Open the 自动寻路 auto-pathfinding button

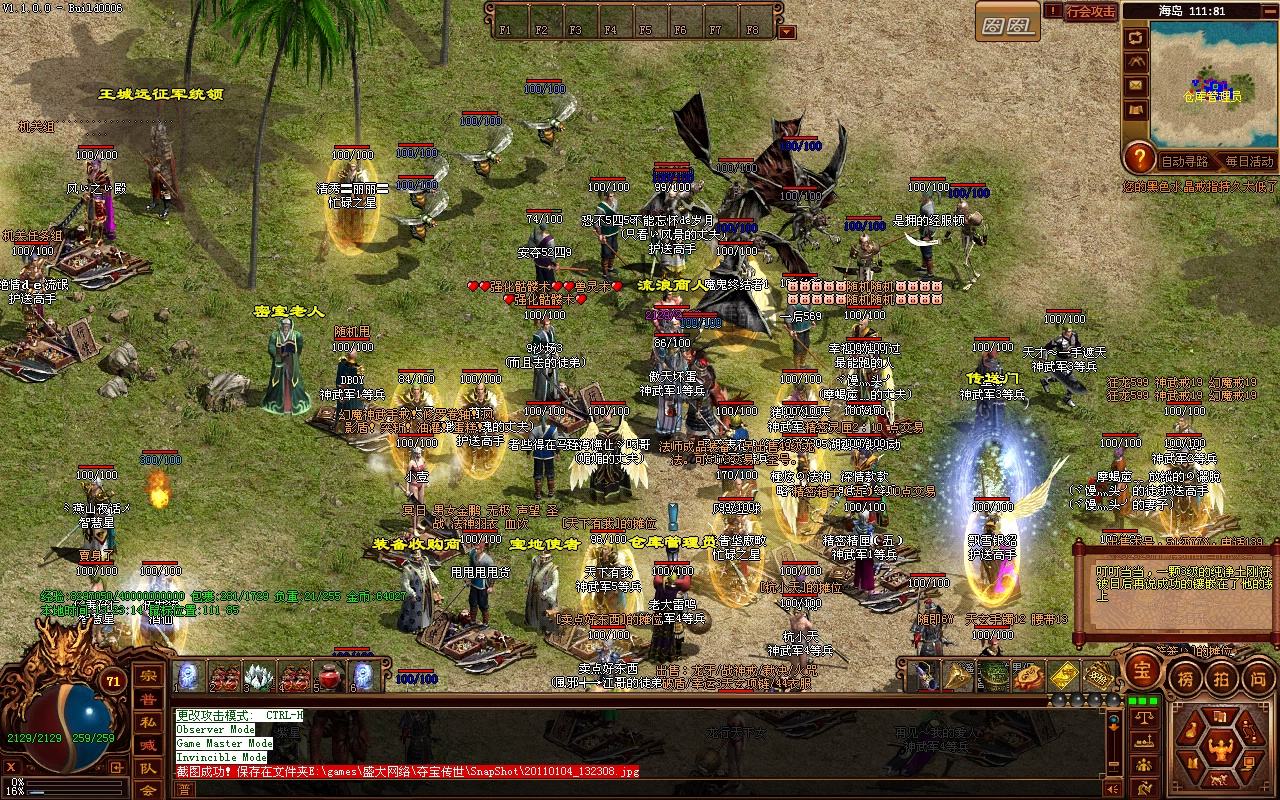pyautogui.click(x=1185, y=160)
